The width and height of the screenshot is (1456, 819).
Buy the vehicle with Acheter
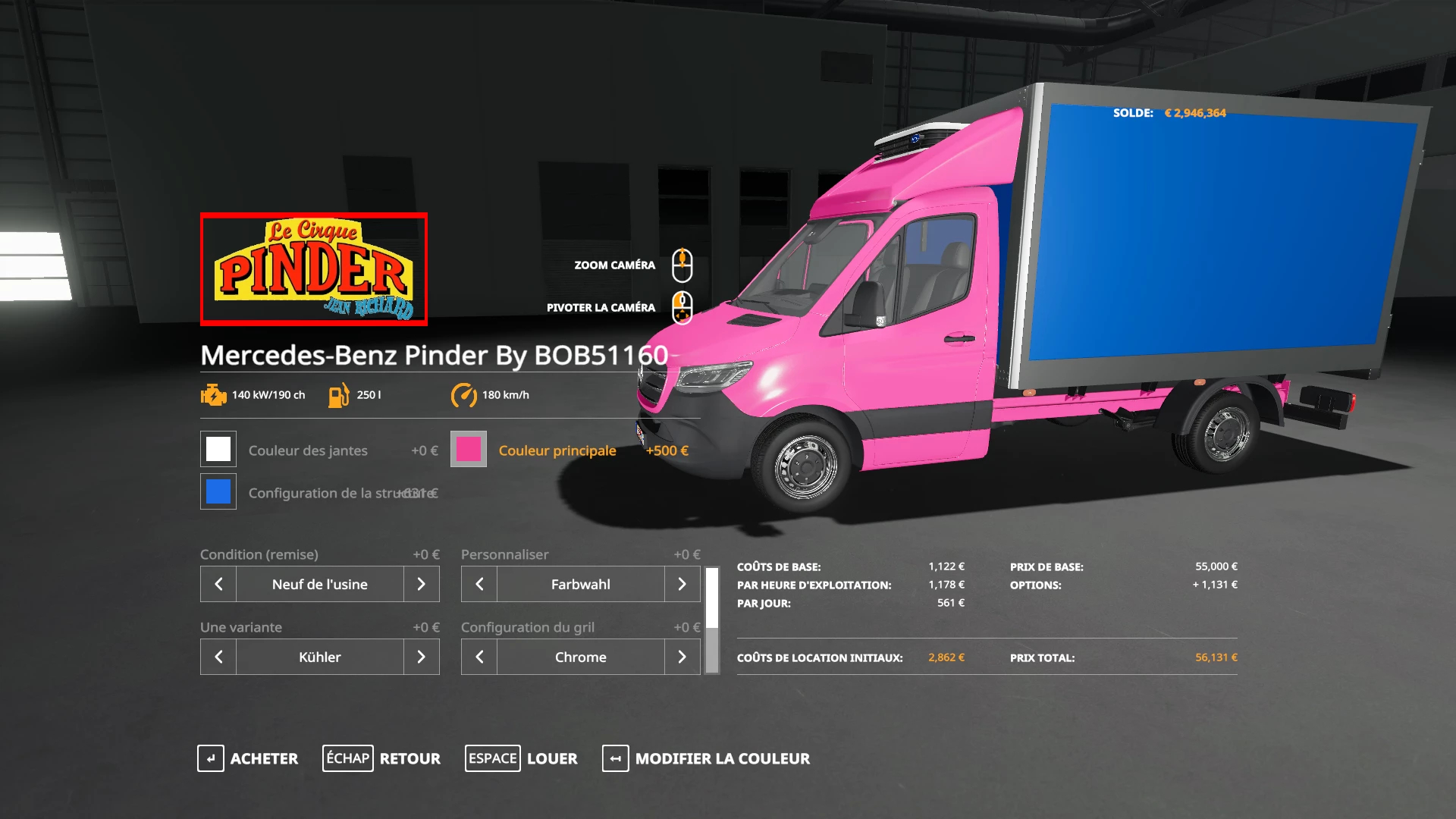tap(248, 758)
